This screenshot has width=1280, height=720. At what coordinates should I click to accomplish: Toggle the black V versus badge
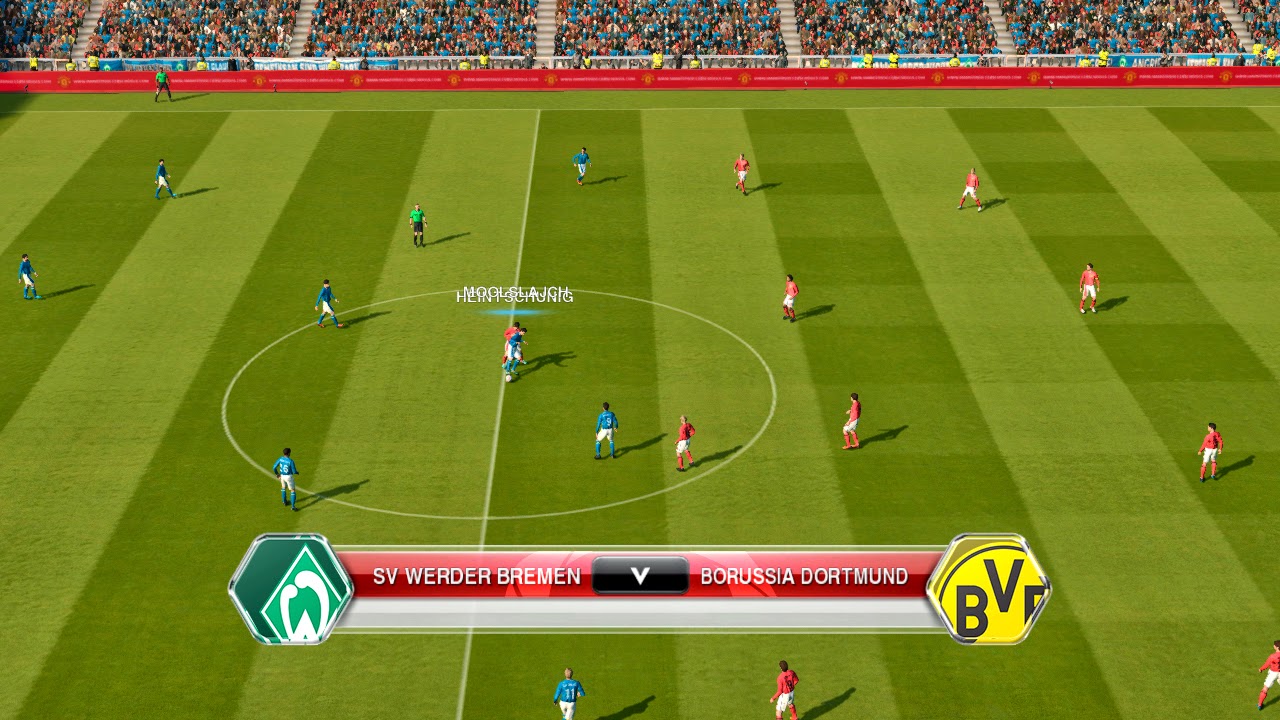[639, 575]
